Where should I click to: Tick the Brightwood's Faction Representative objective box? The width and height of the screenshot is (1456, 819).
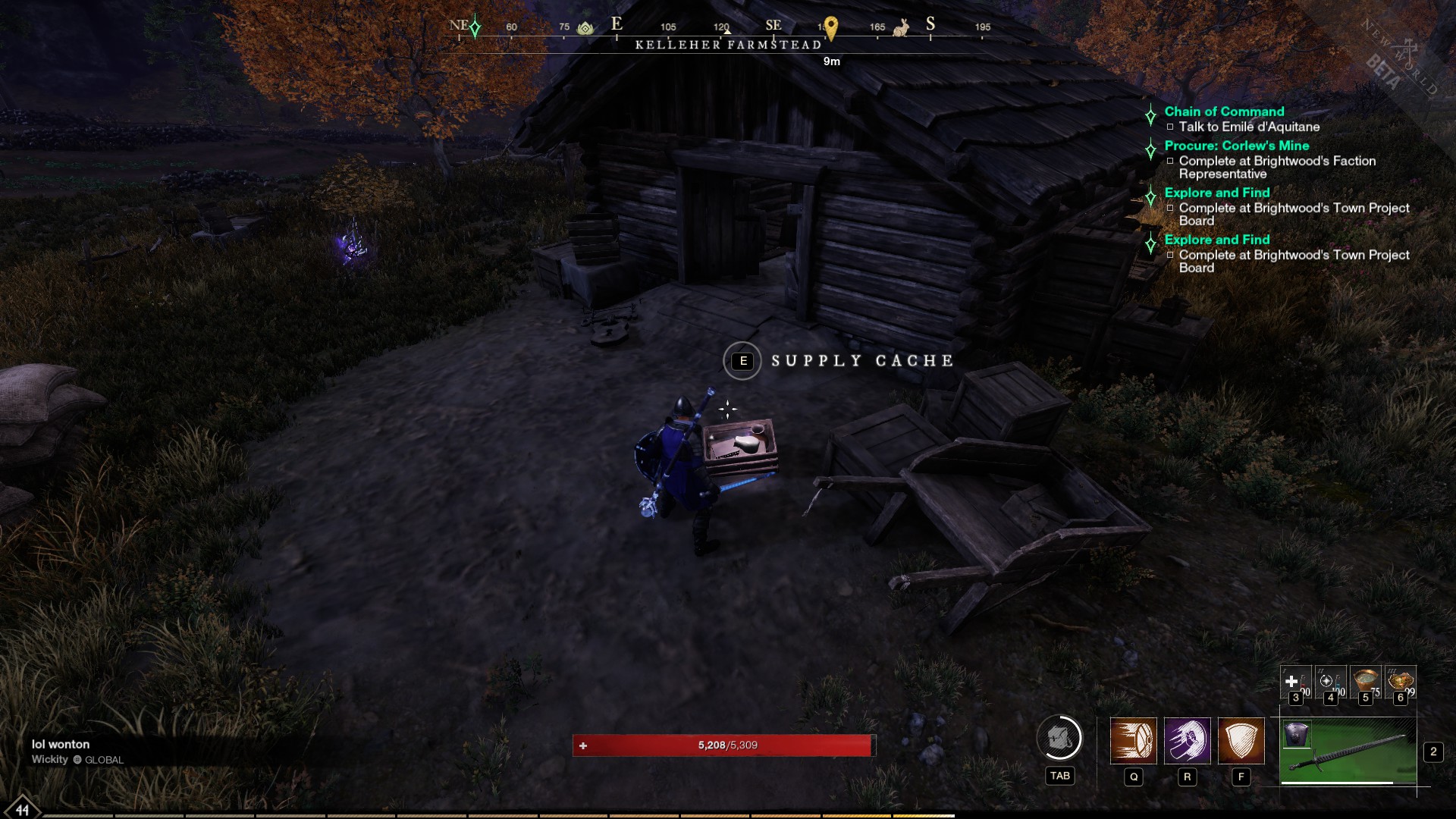tap(1172, 161)
